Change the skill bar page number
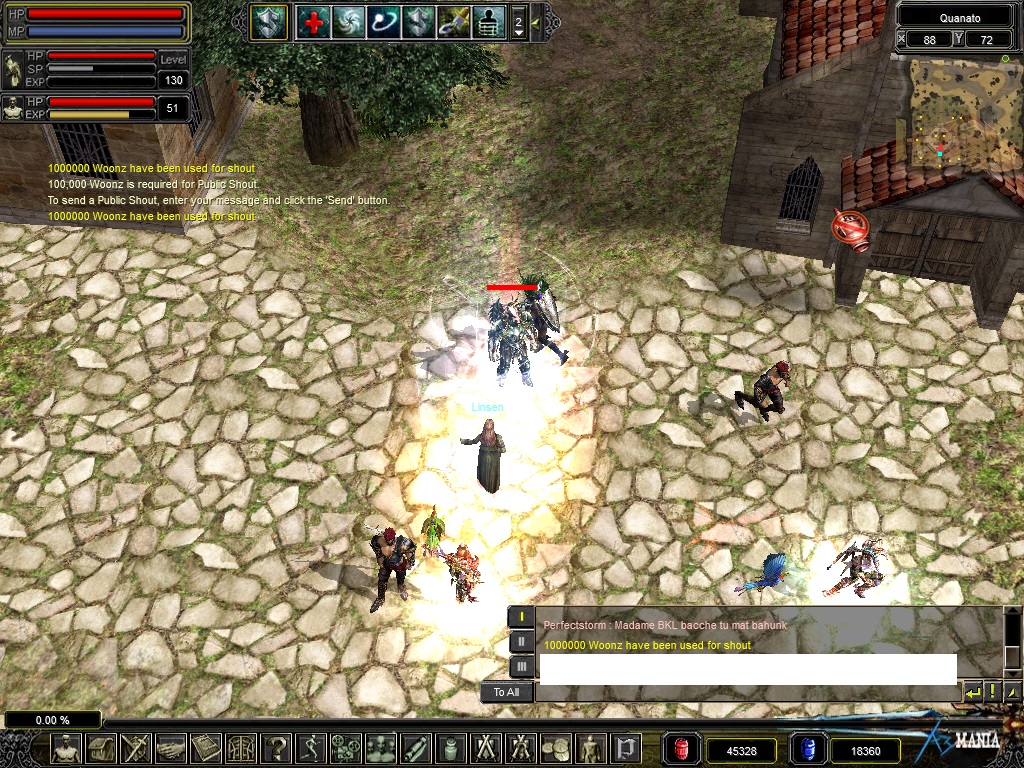Viewport: 1024px width, 768px height. 518,22
